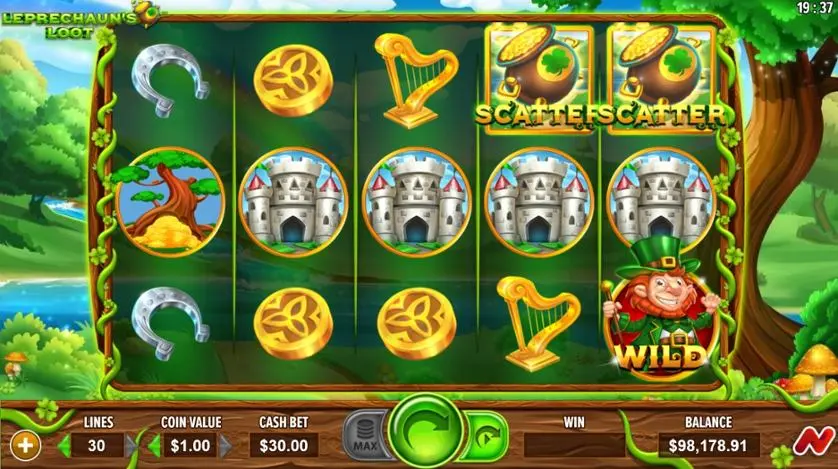838x469 pixels.
Task: Open the gold plus menu button
Action: click(x=24, y=444)
